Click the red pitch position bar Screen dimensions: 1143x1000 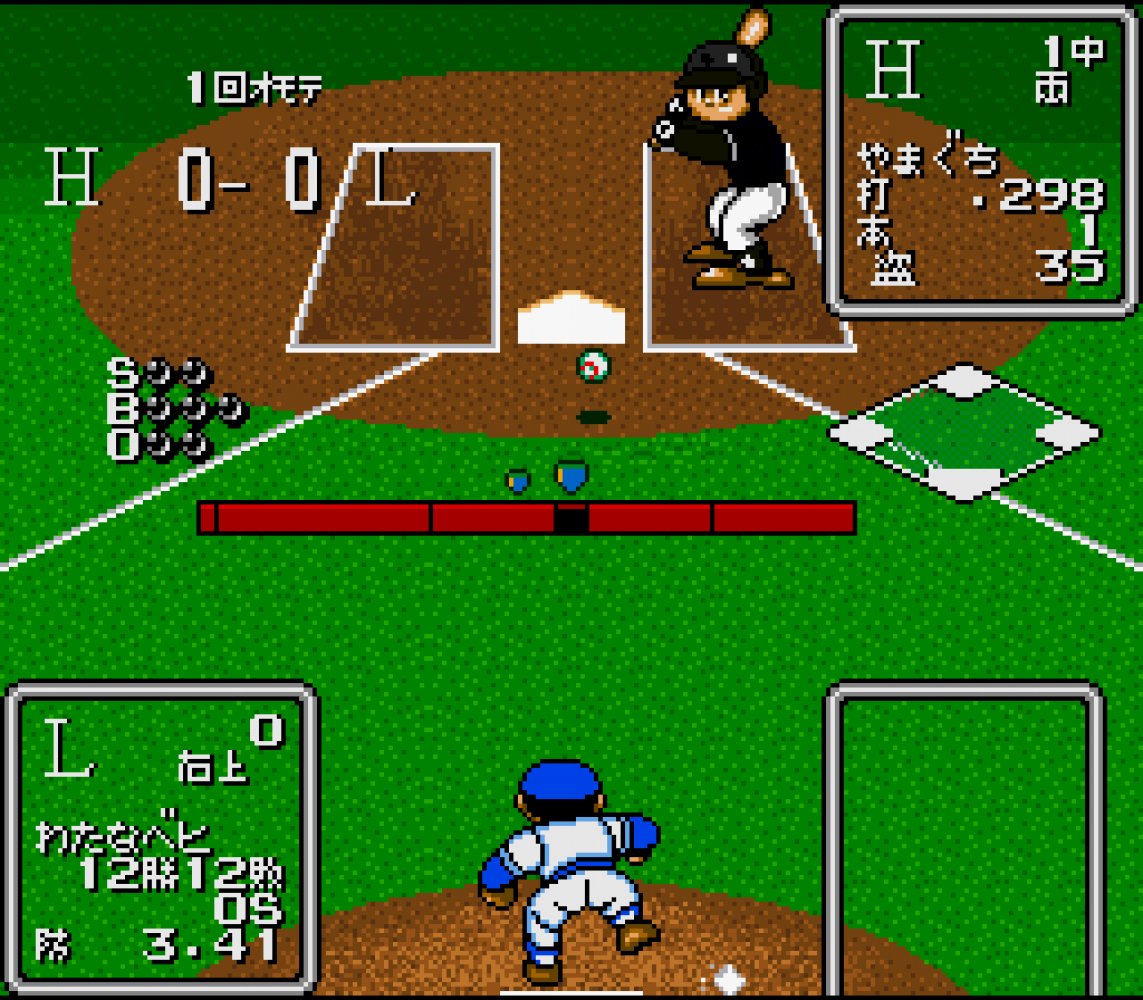(526, 518)
